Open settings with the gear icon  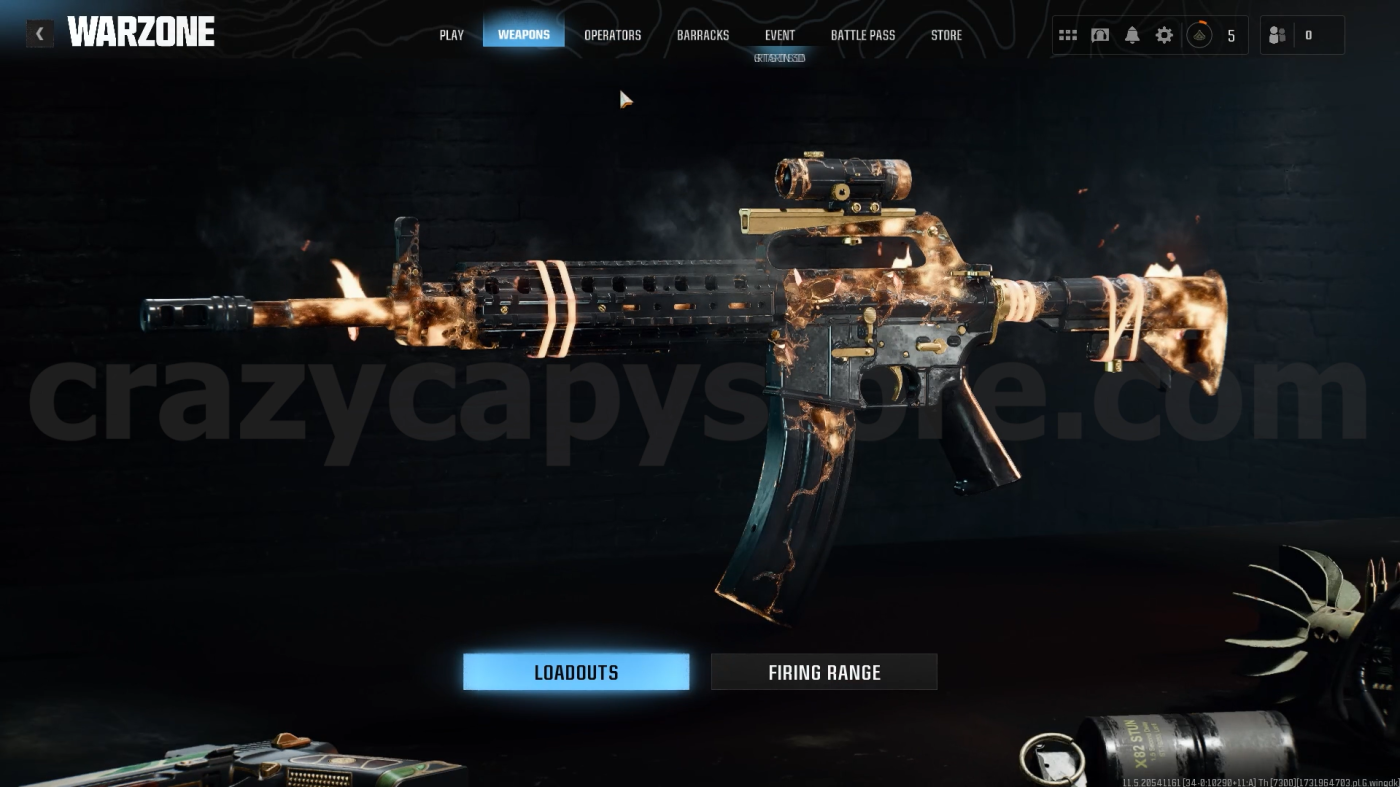1163,34
